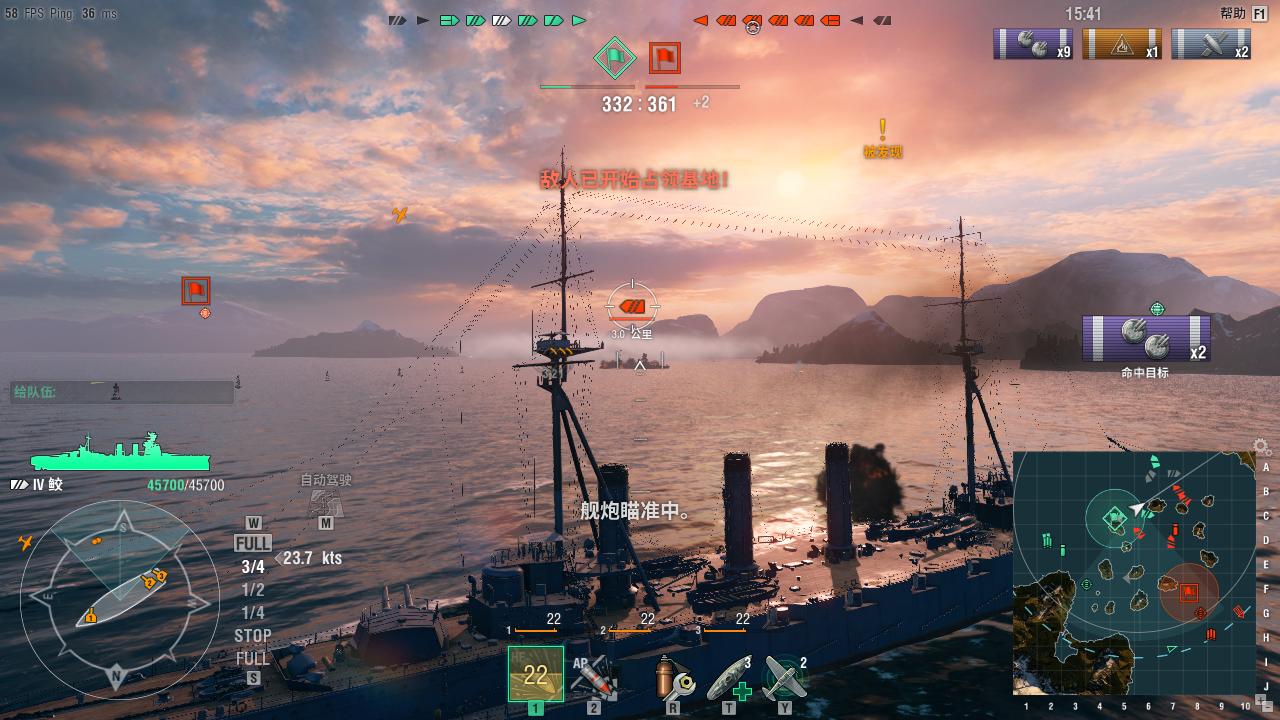The height and width of the screenshot is (720, 1280).
Task: Switch to AP shell ammunition
Action: click(x=594, y=677)
